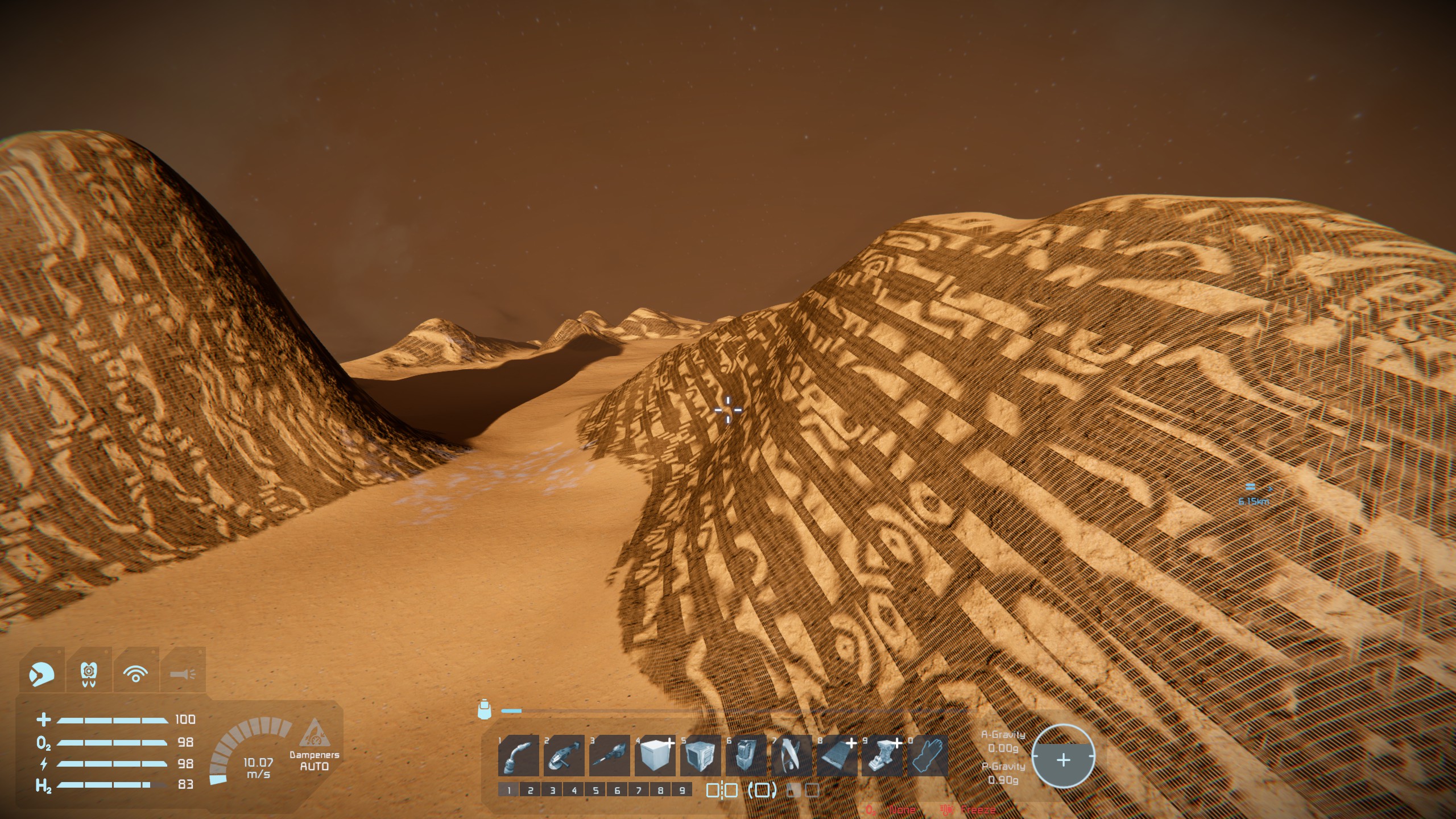
Task: Switch to toolbar page 5
Action: [x=595, y=790]
